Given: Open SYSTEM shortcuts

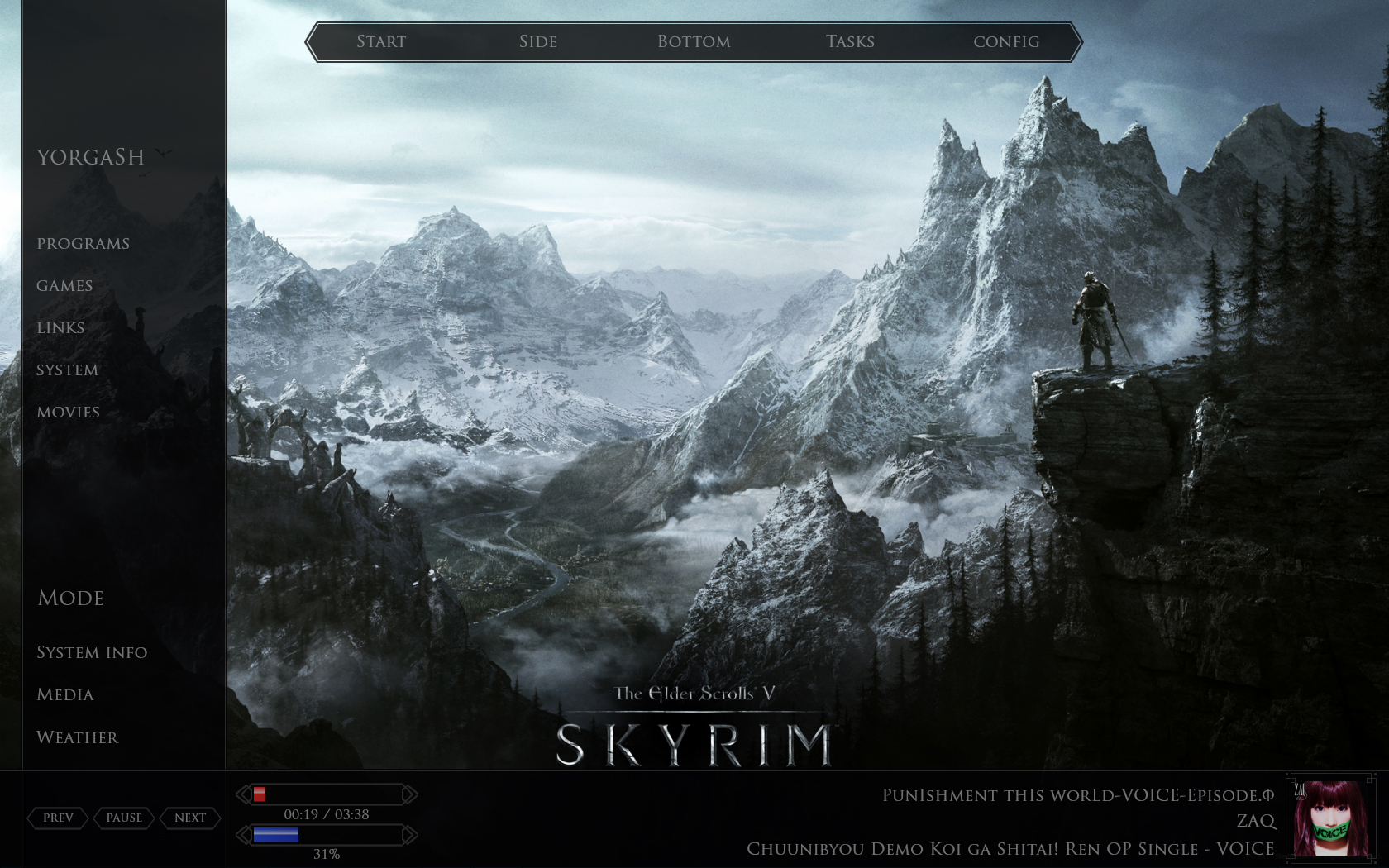Looking at the screenshot, I should click(x=66, y=370).
